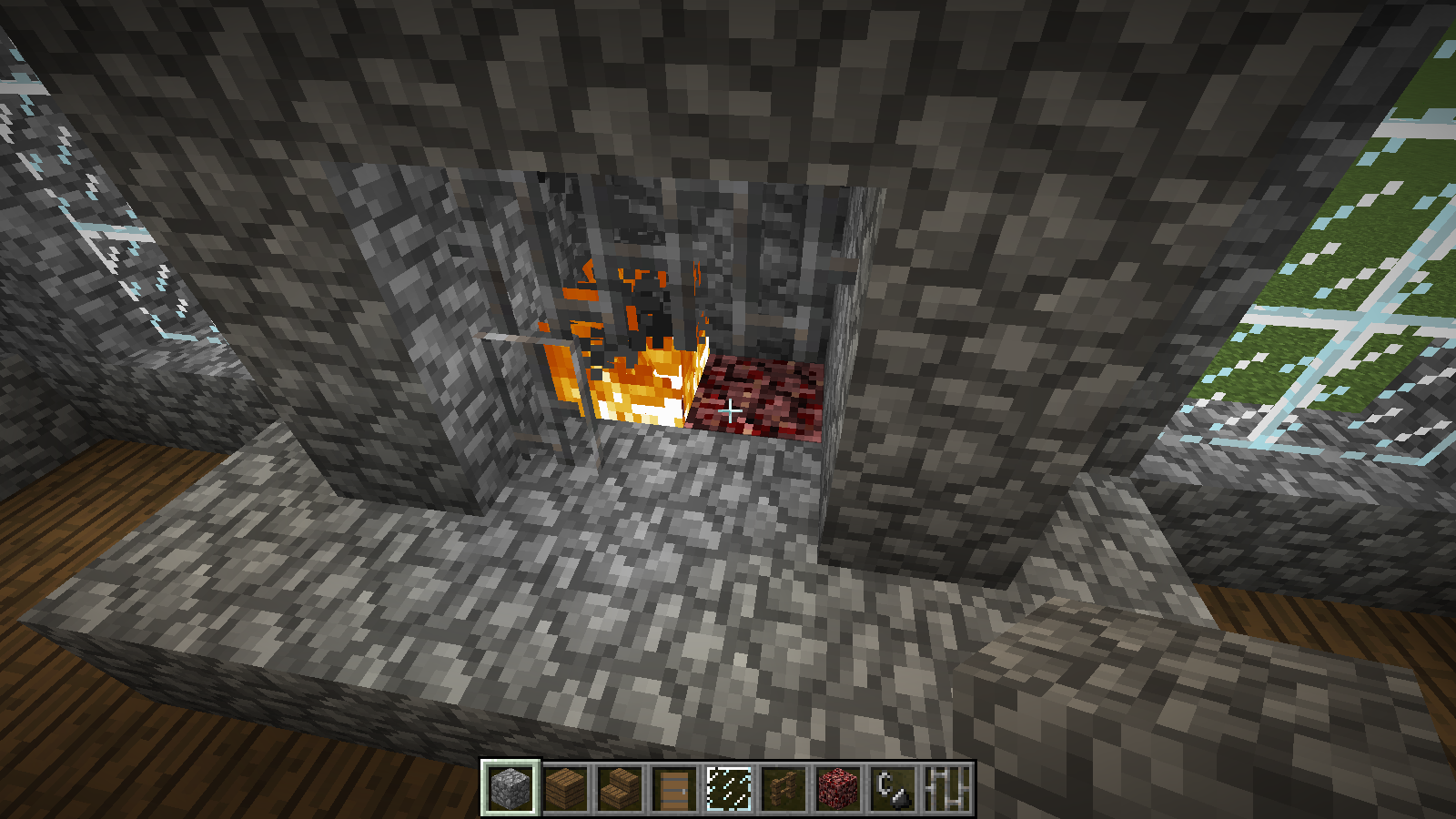This screenshot has width=1456, height=819.
Task: Select the cobblestone block hotbar slot
Action: [511, 788]
